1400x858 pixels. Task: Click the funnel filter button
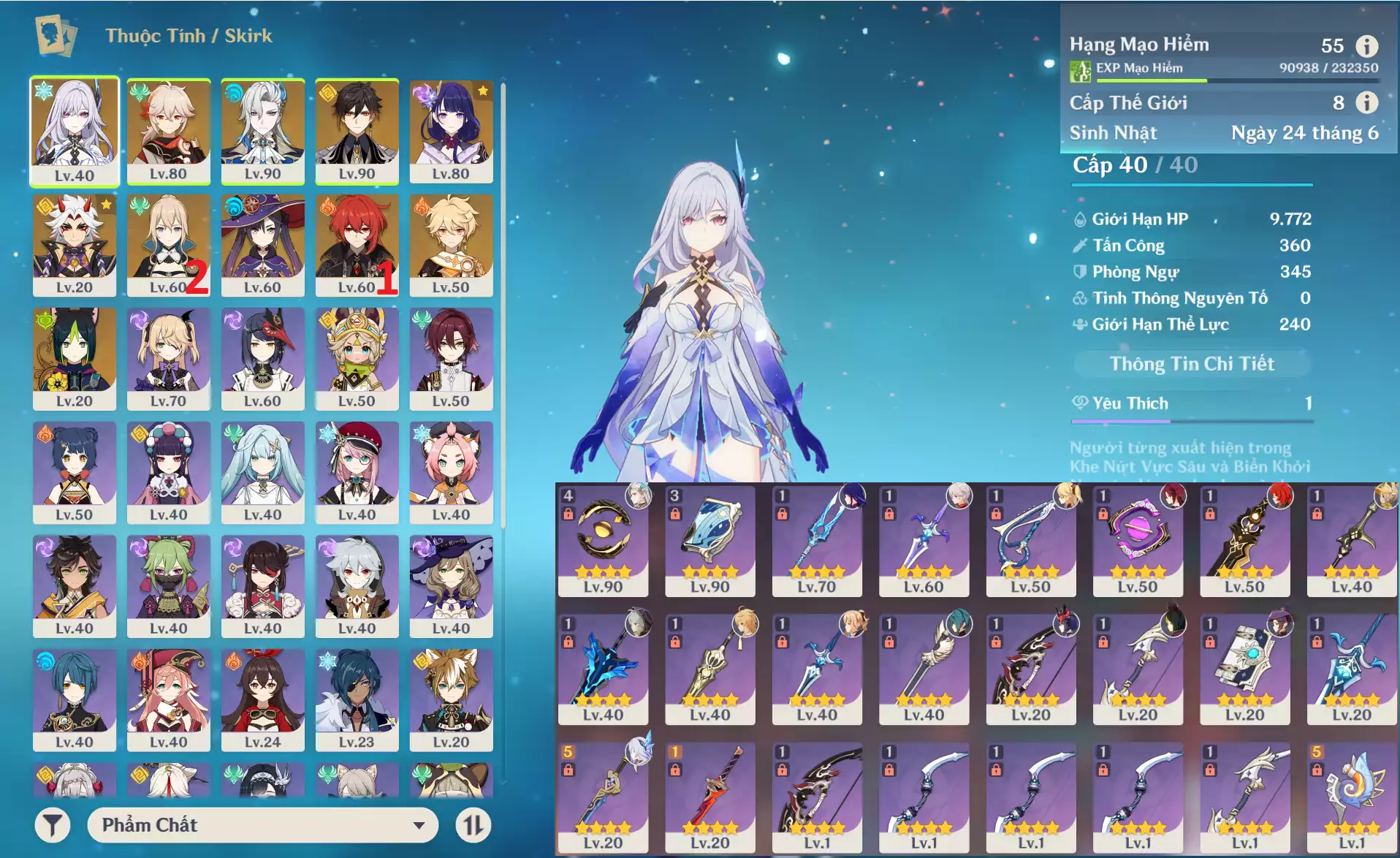(x=53, y=825)
